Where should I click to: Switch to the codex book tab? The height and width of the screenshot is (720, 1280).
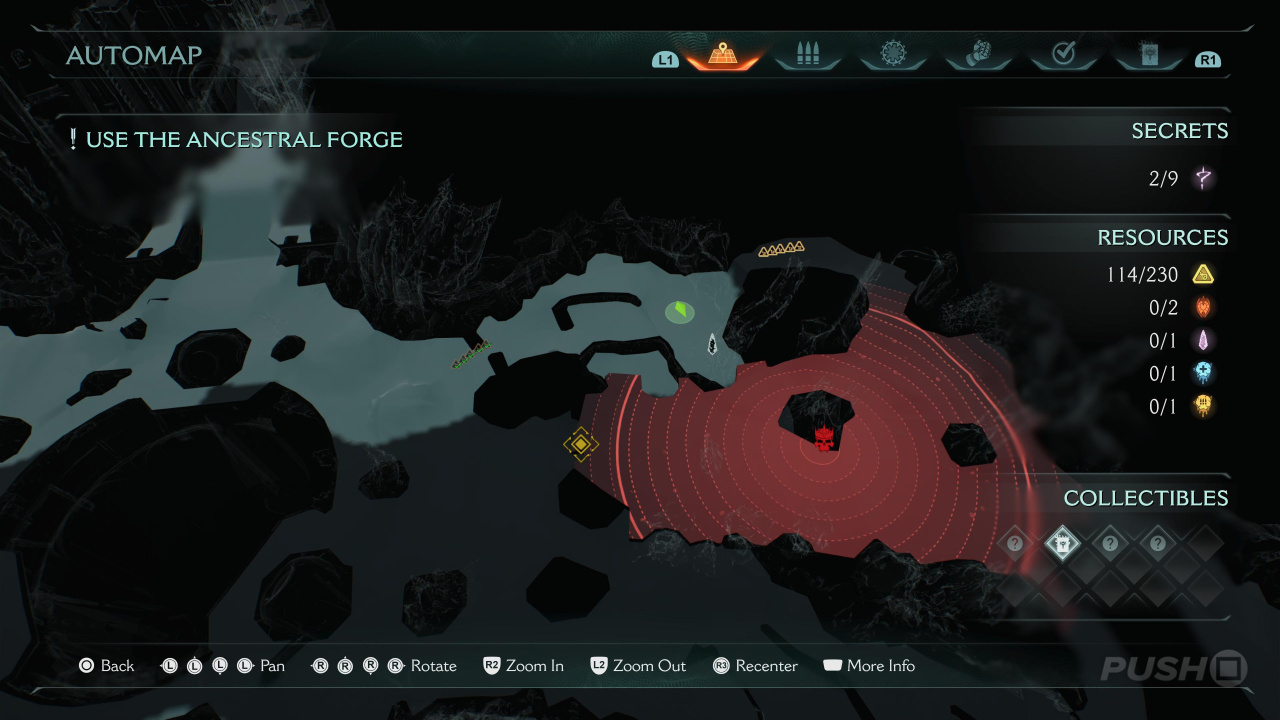[1148, 55]
